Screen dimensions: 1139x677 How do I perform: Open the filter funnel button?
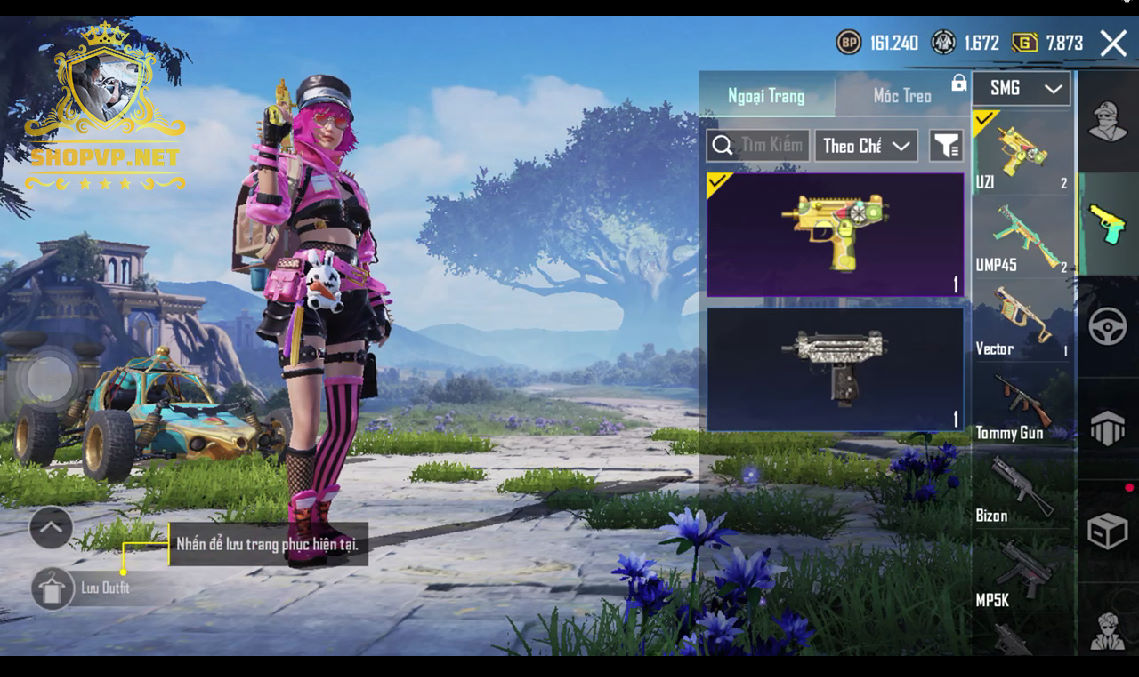click(946, 146)
